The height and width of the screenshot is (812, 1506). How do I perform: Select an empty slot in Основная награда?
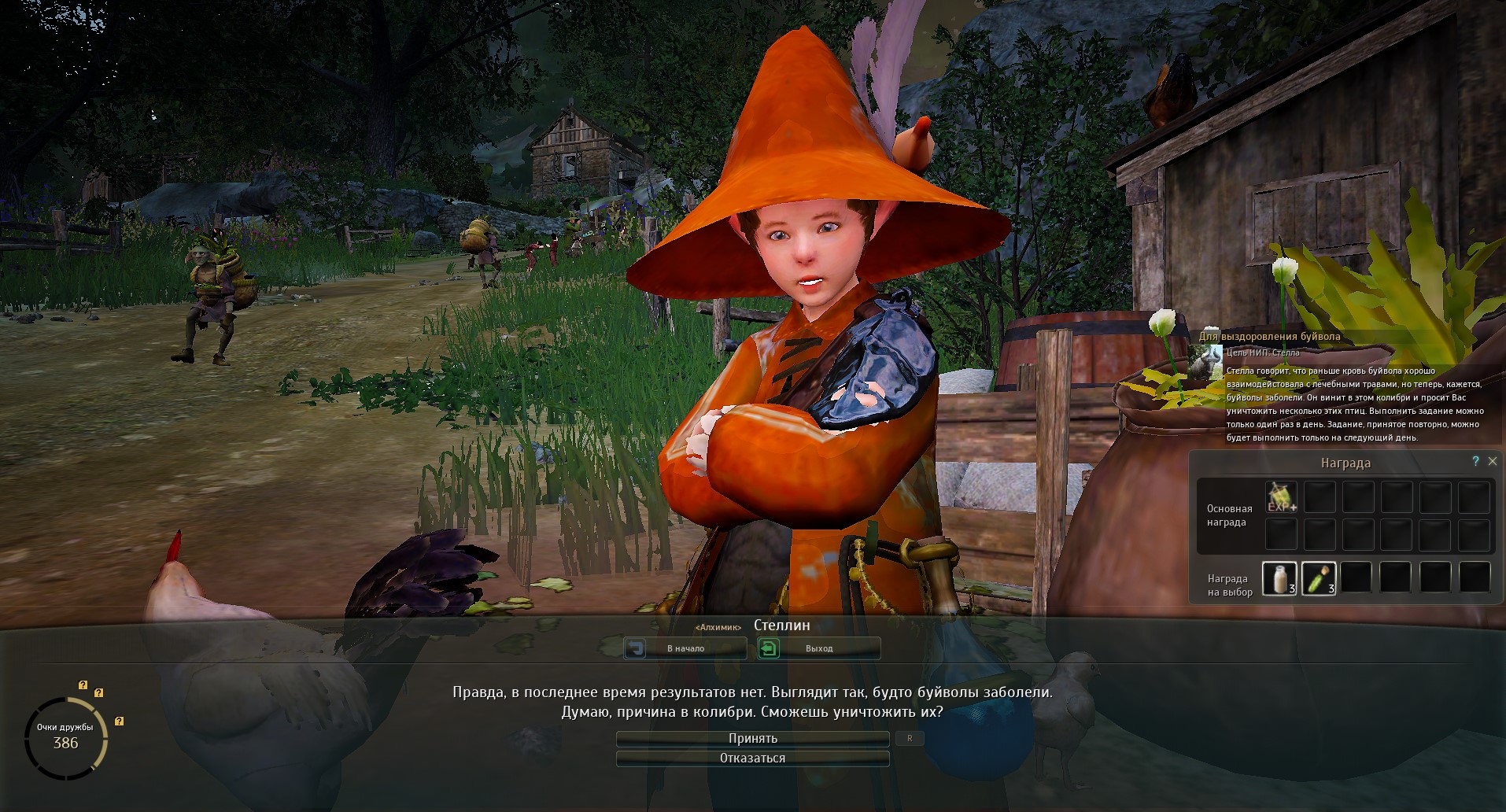pyautogui.click(x=1320, y=496)
